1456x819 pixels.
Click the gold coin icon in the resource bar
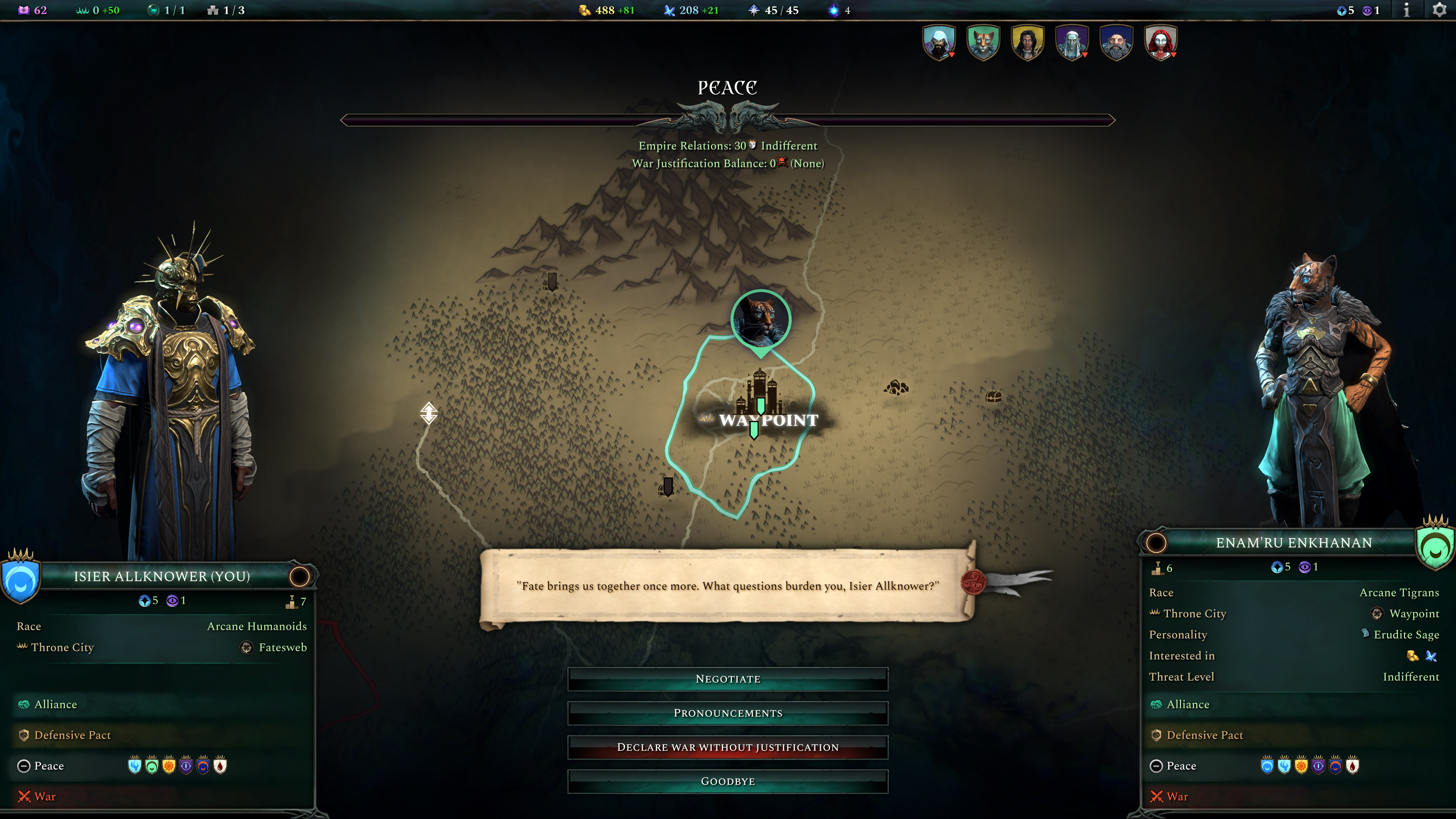point(584,9)
